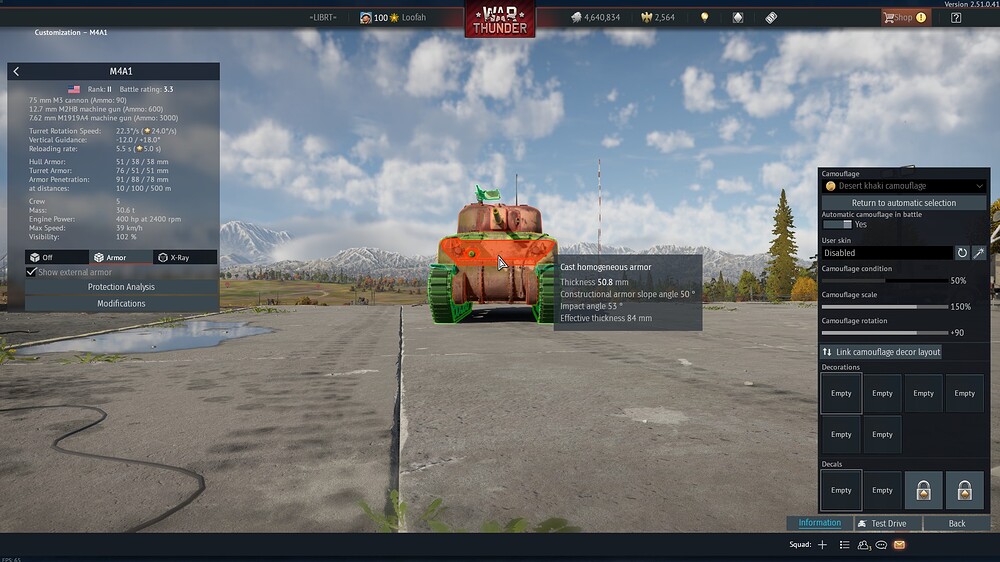1000x562 pixels.
Task: Open Protection Analysis
Action: (121, 287)
